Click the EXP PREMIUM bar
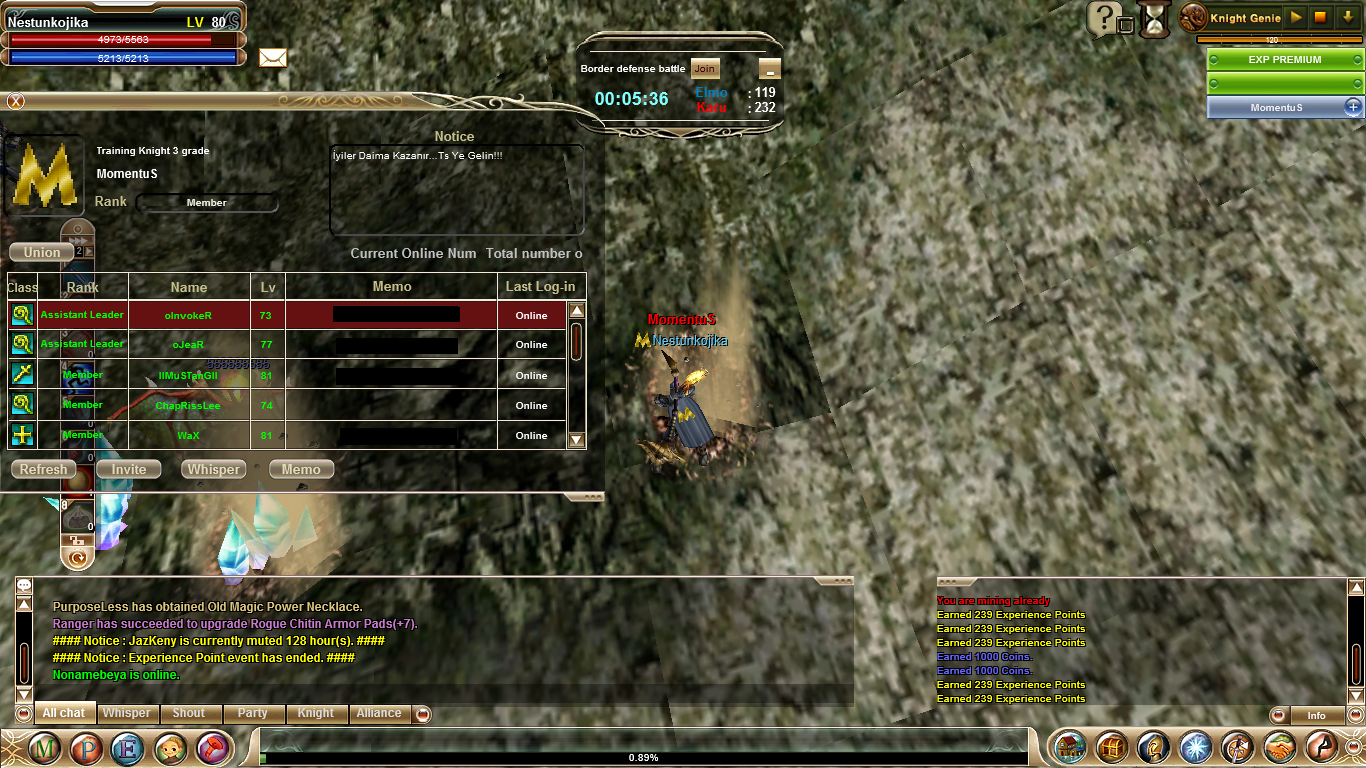 pyautogui.click(x=1285, y=60)
